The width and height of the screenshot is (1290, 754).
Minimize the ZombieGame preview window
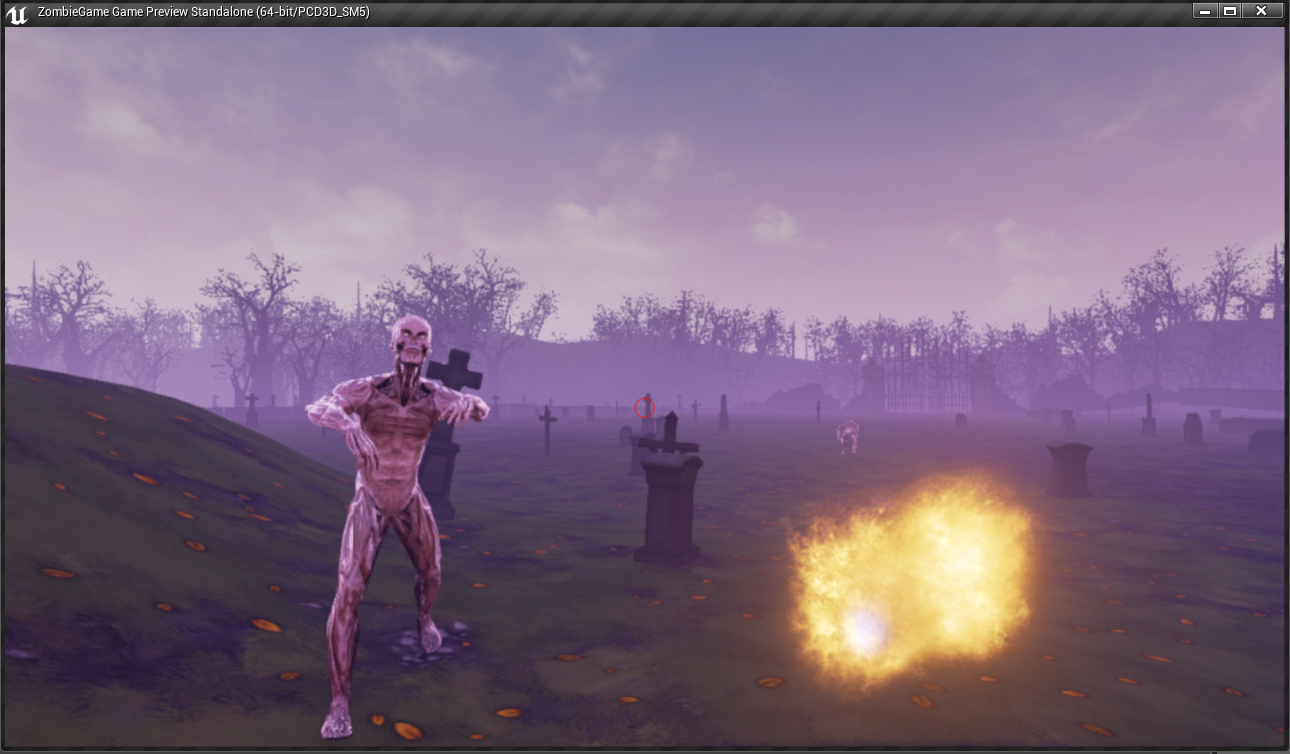pos(1204,11)
